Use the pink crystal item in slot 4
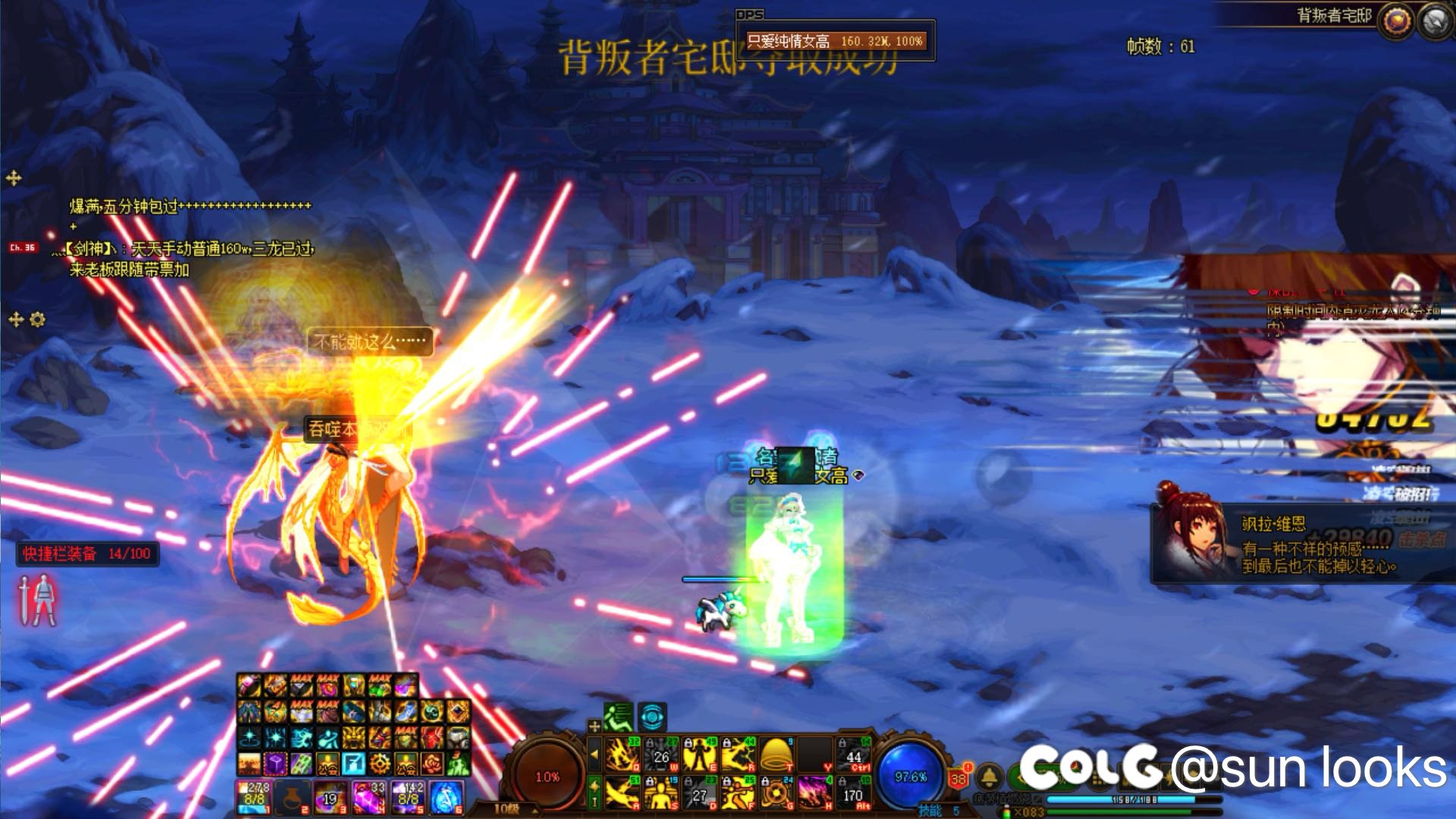 click(369, 798)
